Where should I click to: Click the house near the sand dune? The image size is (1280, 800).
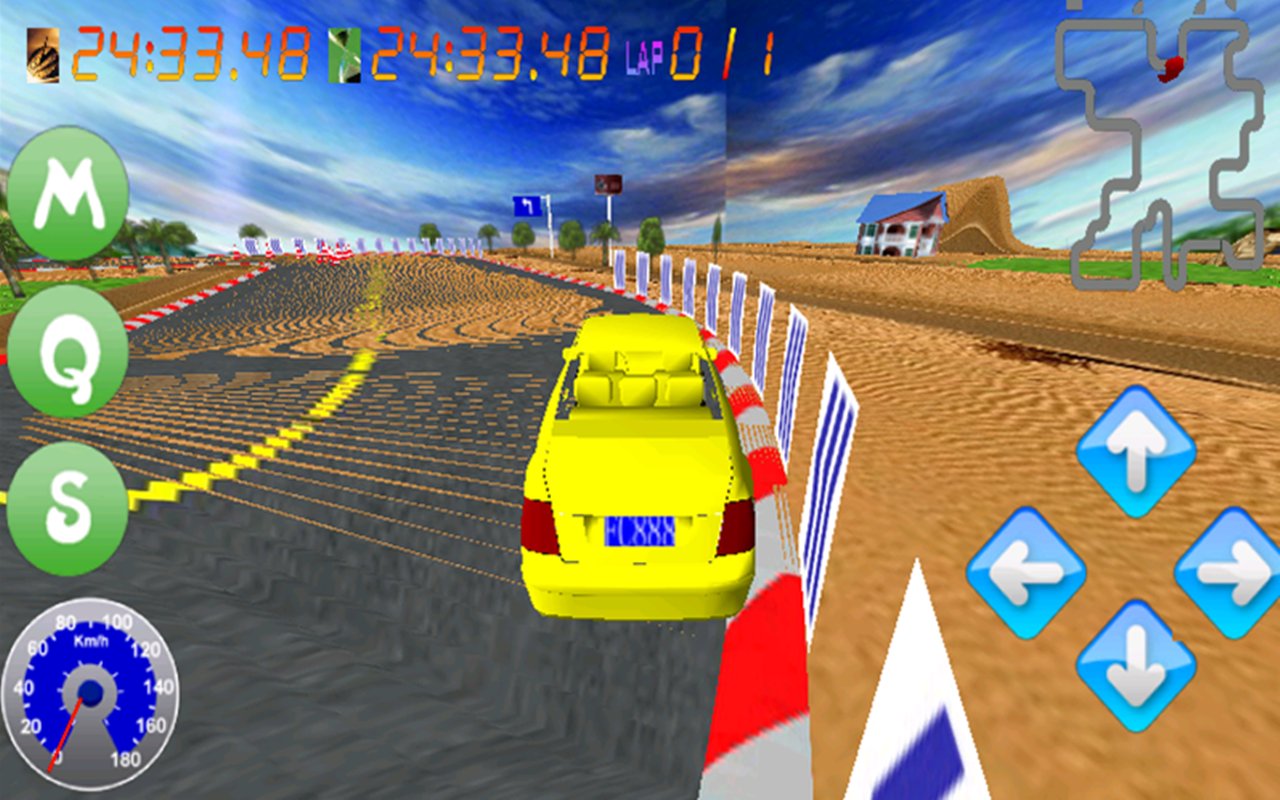point(898,222)
